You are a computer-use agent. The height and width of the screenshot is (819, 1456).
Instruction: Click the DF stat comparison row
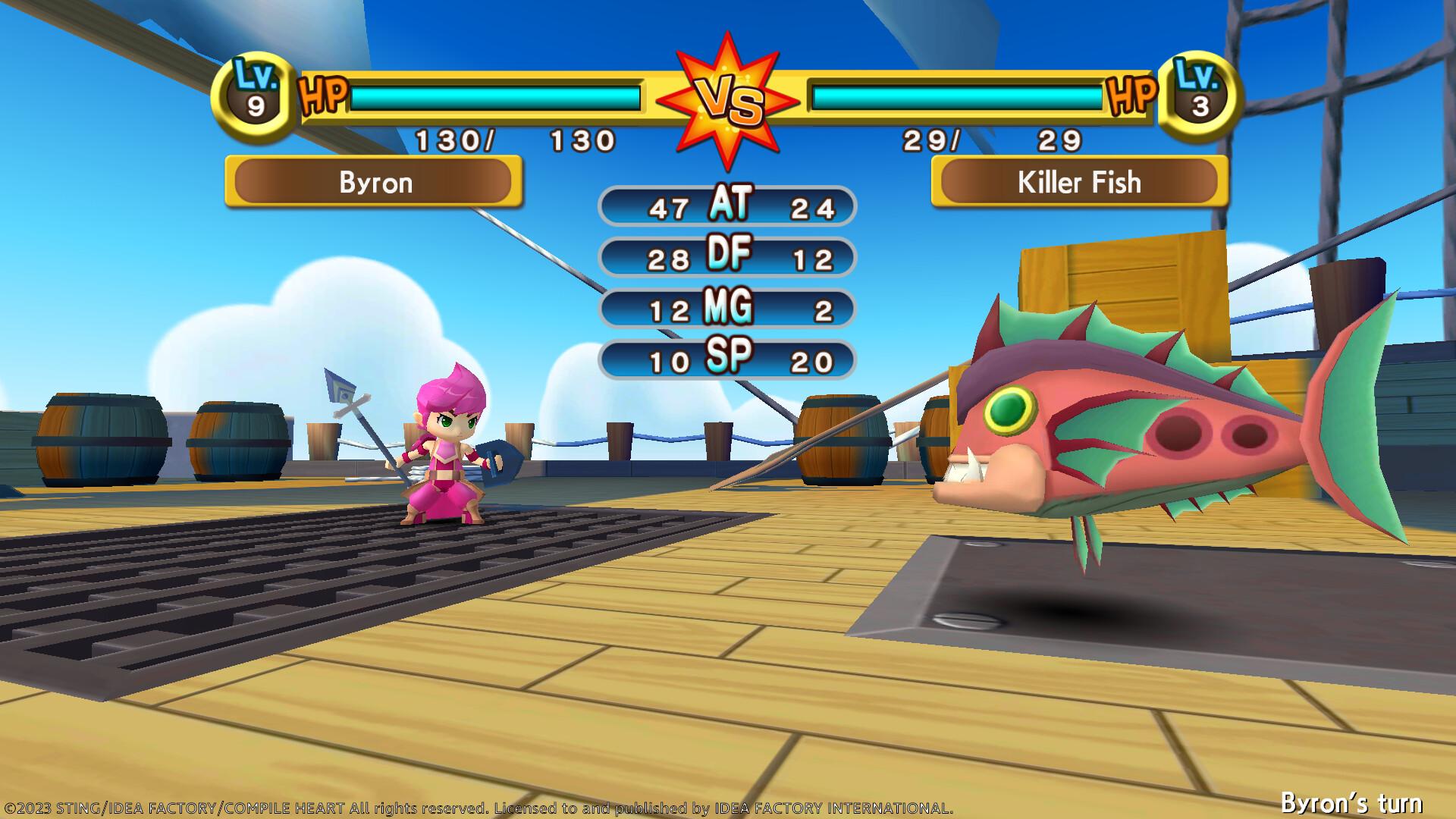pyautogui.click(x=726, y=258)
